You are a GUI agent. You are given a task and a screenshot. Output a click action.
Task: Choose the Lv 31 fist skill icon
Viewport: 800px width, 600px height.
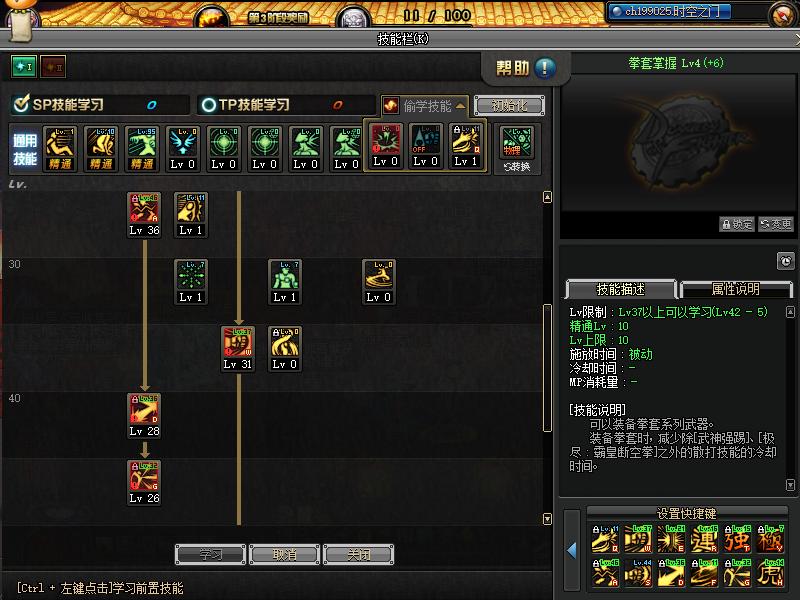[238, 342]
